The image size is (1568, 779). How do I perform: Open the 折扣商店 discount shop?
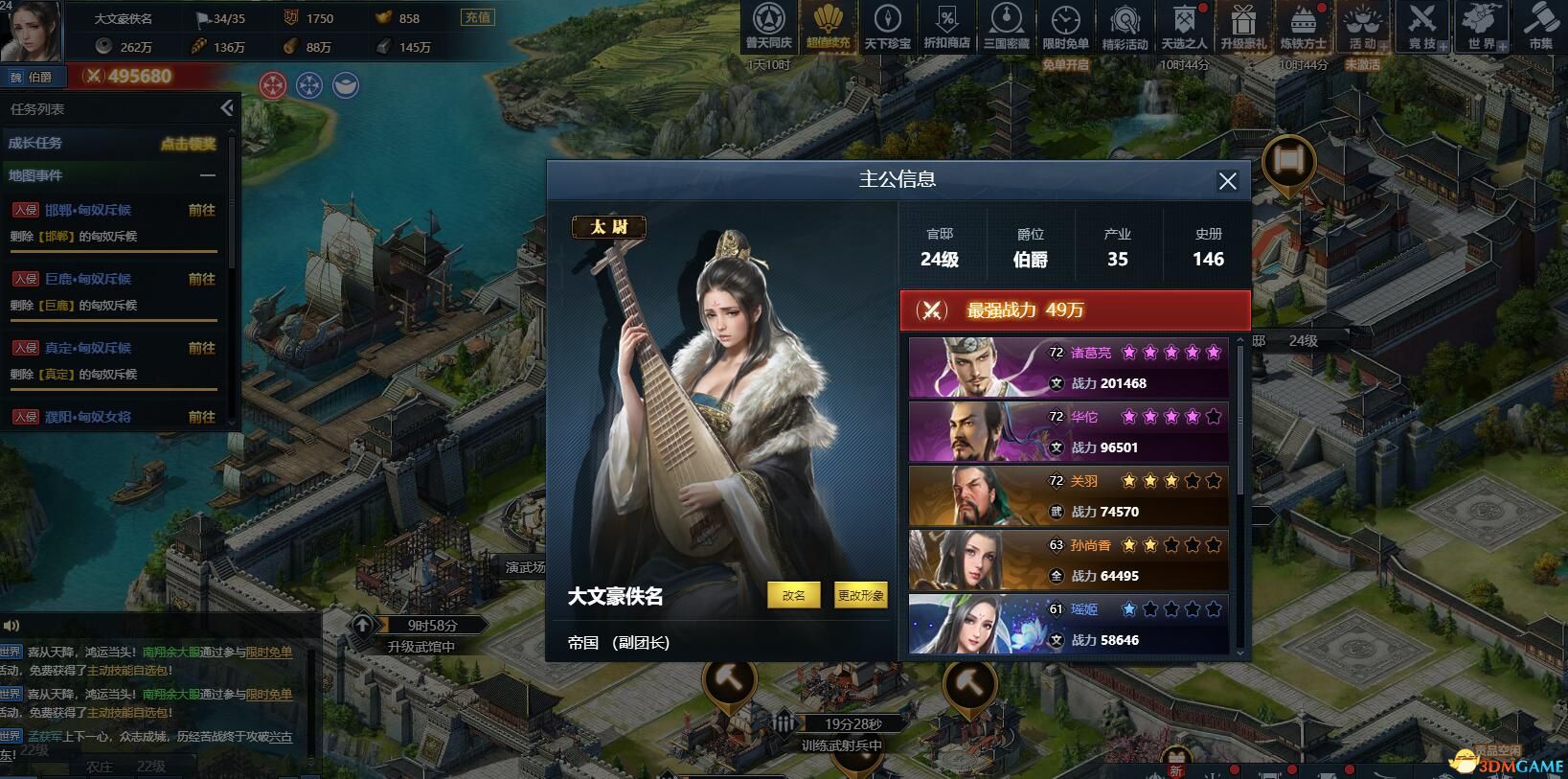pos(948,27)
